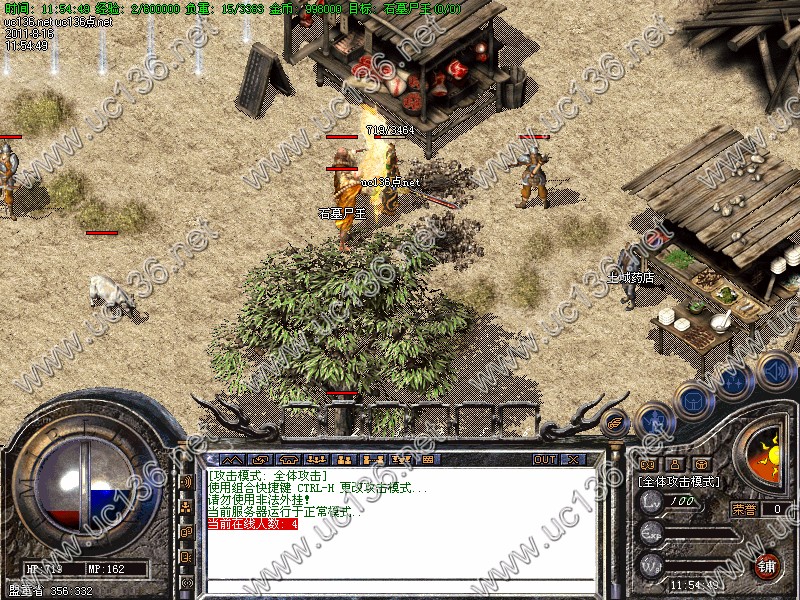Open the skills sparkle round button
The height and width of the screenshot is (600, 800).
click(736, 381)
